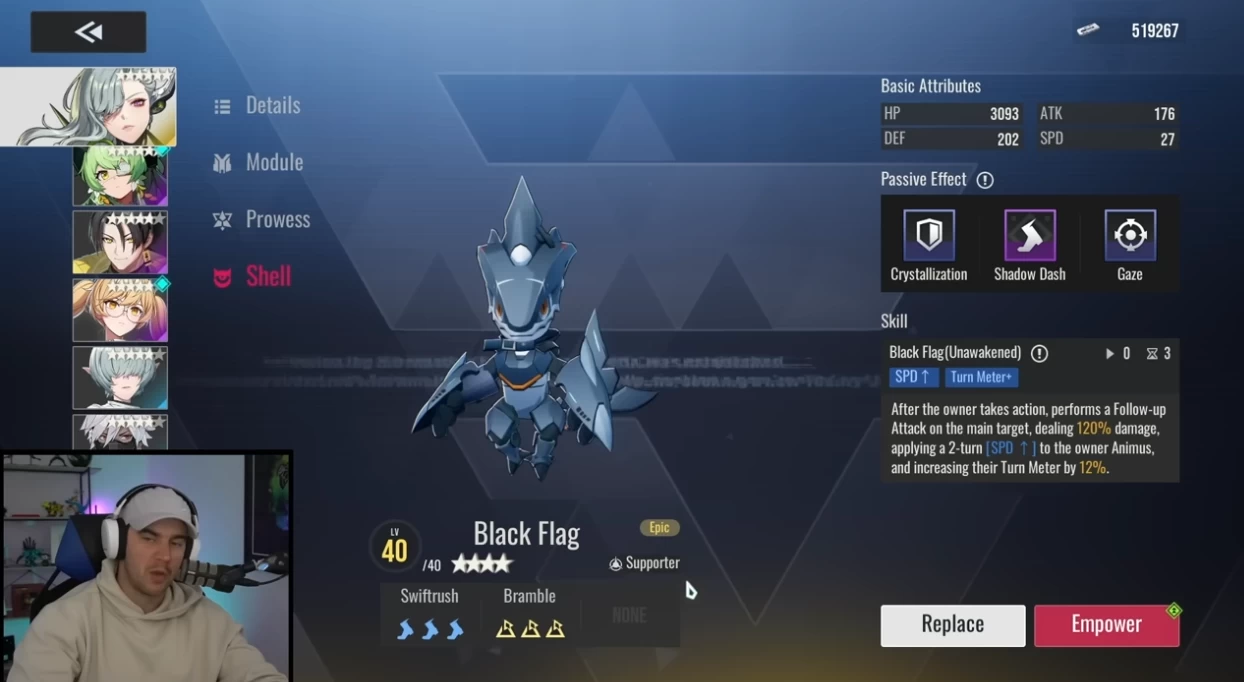Open the Details tab
The width and height of the screenshot is (1244, 682).
pyautogui.click(x=258, y=105)
